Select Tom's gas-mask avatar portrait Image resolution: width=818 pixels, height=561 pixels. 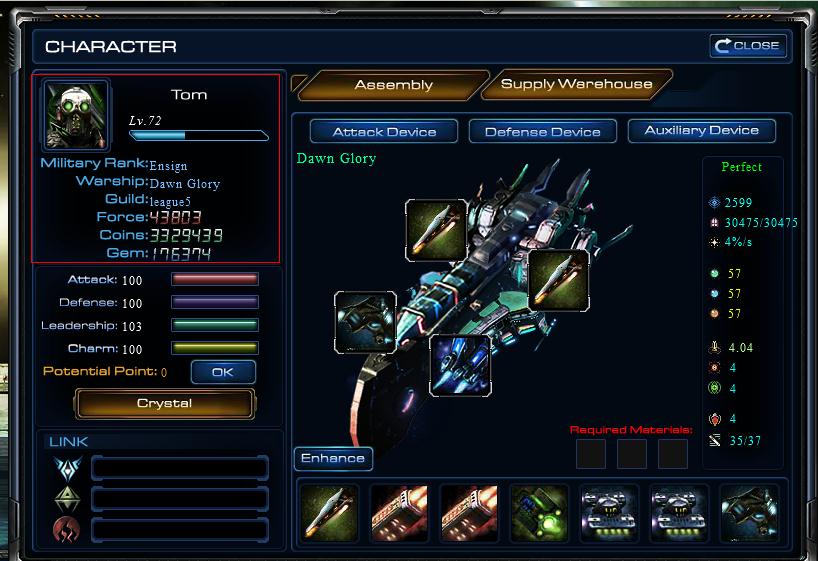[76, 113]
